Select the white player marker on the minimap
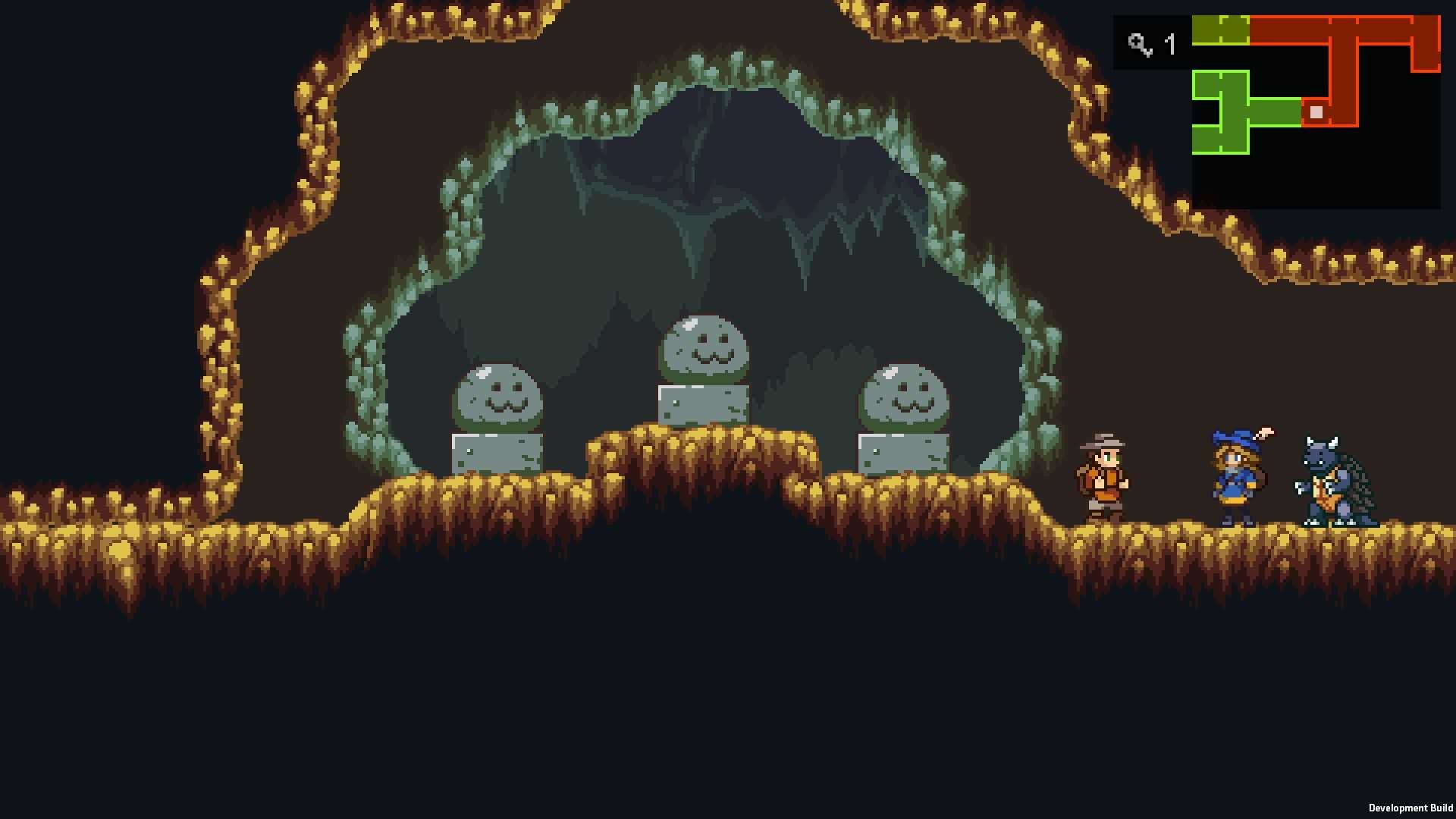The width and height of the screenshot is (1456, 819). [x=1316, y=112]
